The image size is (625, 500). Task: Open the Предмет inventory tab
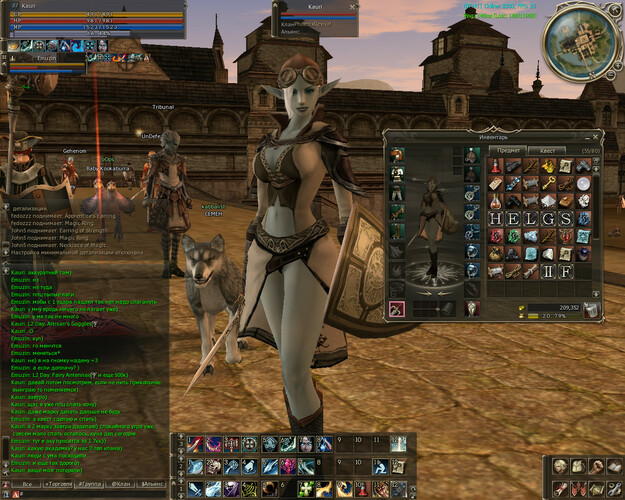(509, 148)
